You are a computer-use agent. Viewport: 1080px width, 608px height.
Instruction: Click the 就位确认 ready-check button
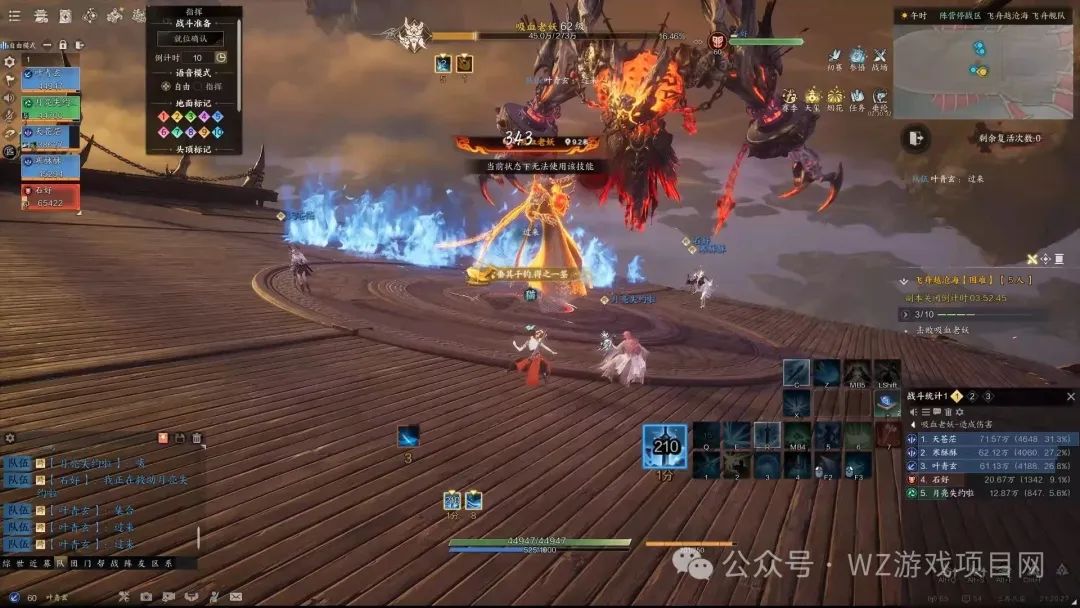tap(191, 38)
